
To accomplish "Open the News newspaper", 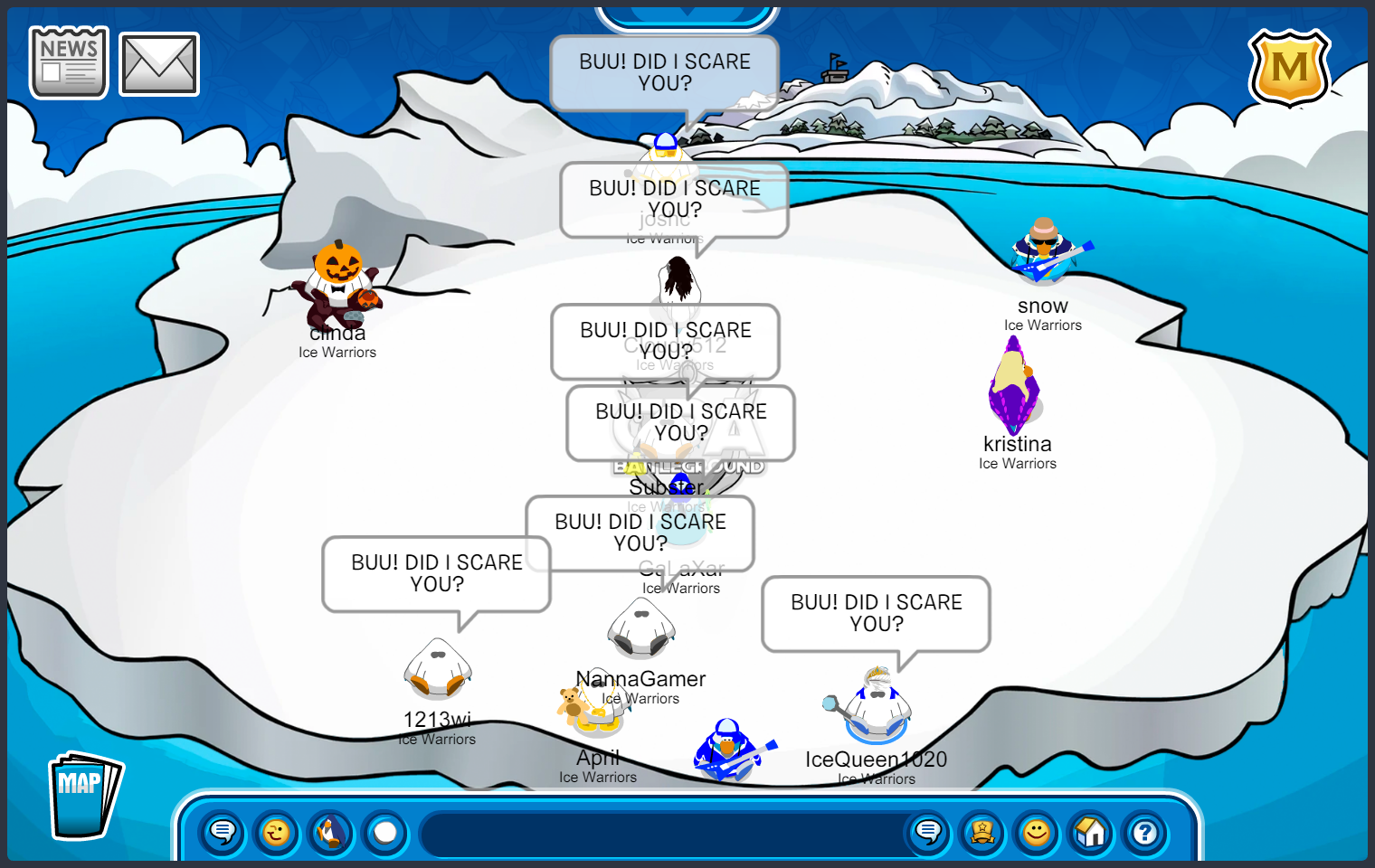I will coord(69,62).
